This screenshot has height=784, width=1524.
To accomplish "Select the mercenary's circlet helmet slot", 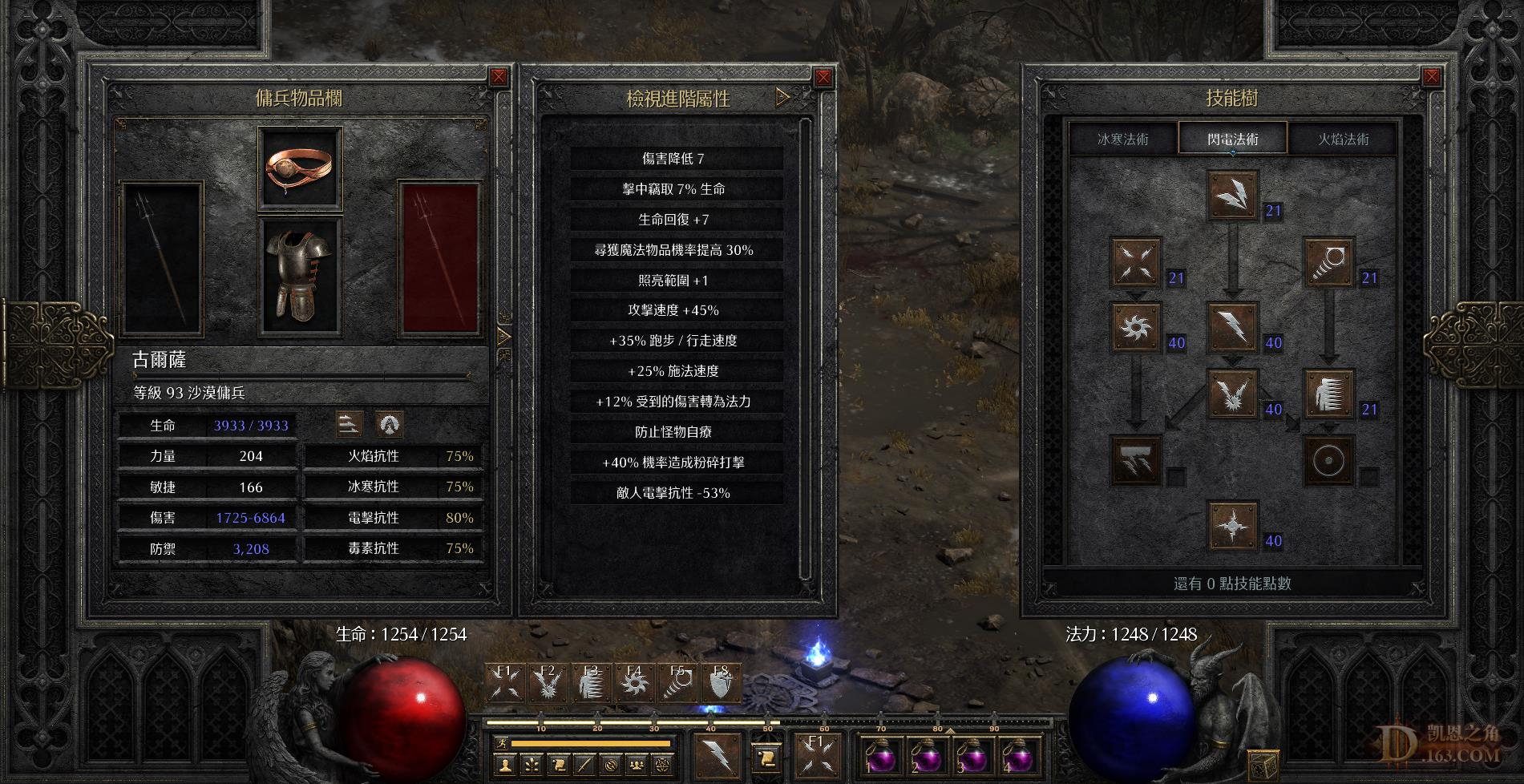I will click(x=300, y=168).
